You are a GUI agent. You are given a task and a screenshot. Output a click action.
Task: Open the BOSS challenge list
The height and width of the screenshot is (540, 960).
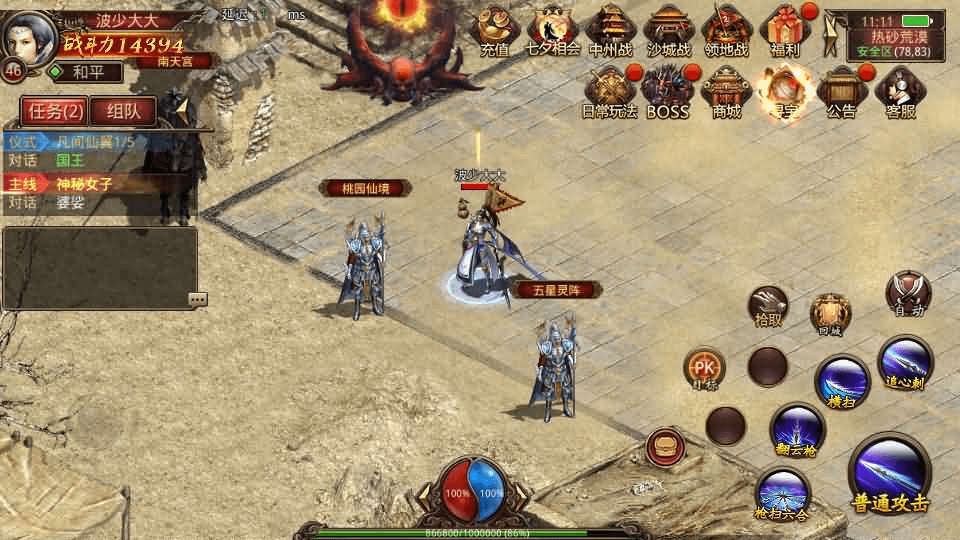(667, 92)
